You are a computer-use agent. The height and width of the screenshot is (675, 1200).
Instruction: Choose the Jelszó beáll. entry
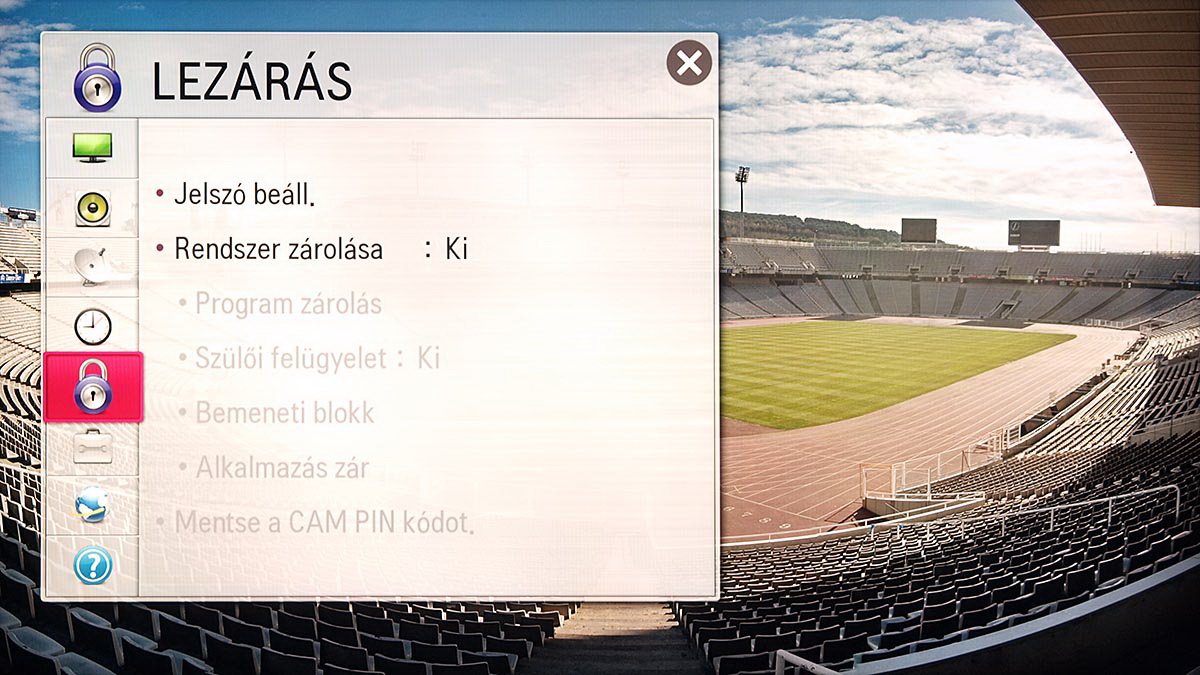click(x=244, y=194)
